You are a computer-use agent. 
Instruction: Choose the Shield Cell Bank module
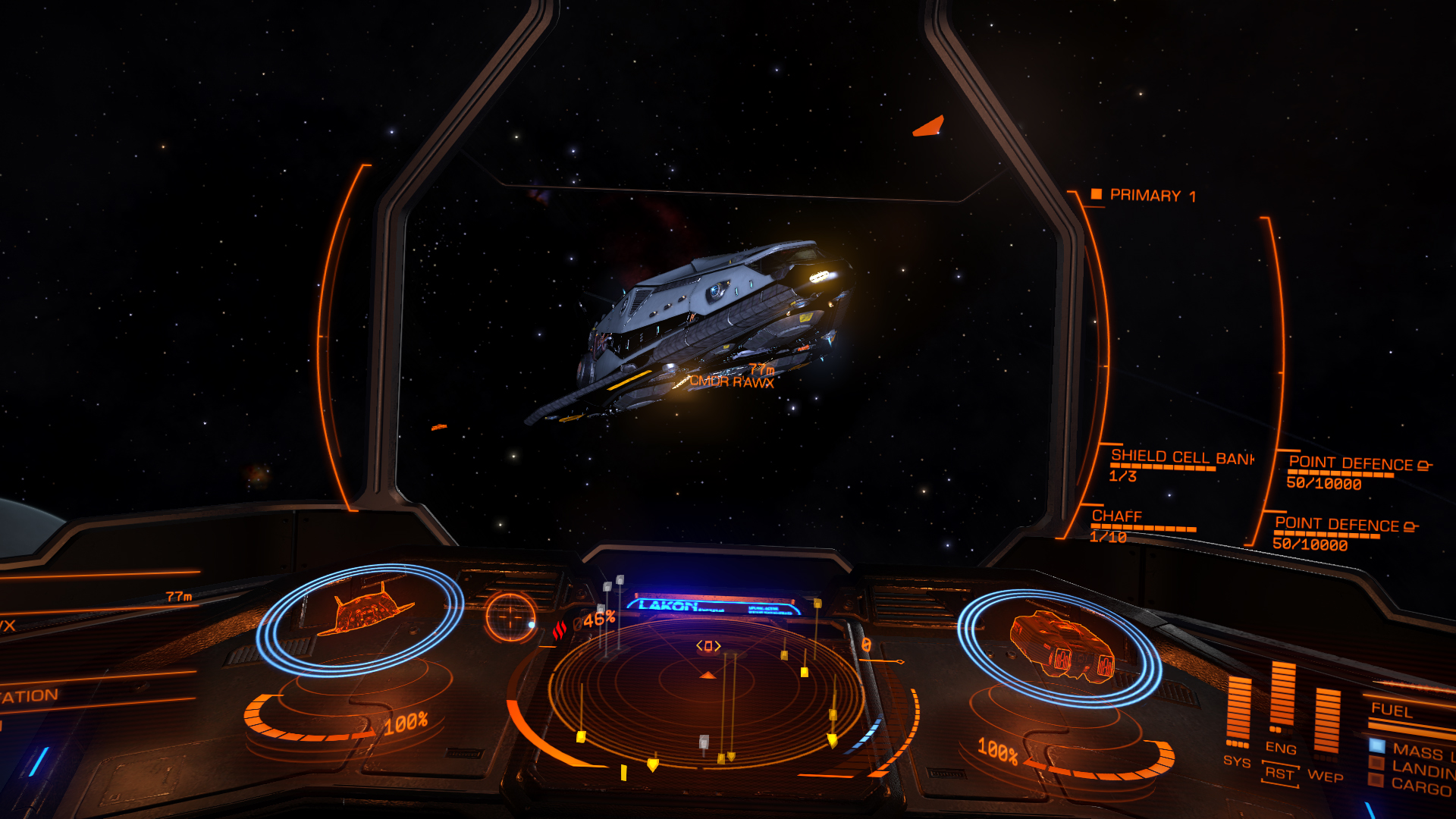point(1181,457)
